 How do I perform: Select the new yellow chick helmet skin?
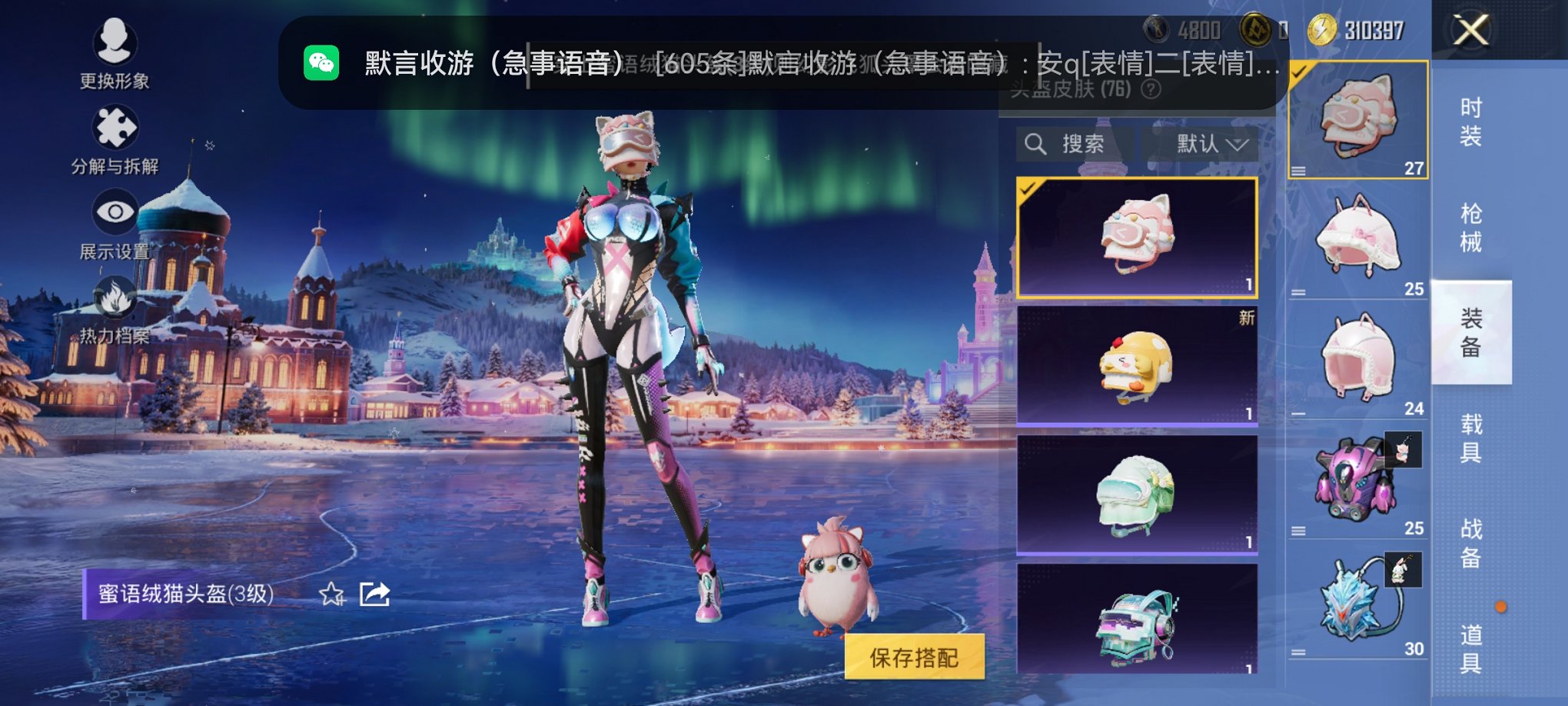[x=1138, y=367]
